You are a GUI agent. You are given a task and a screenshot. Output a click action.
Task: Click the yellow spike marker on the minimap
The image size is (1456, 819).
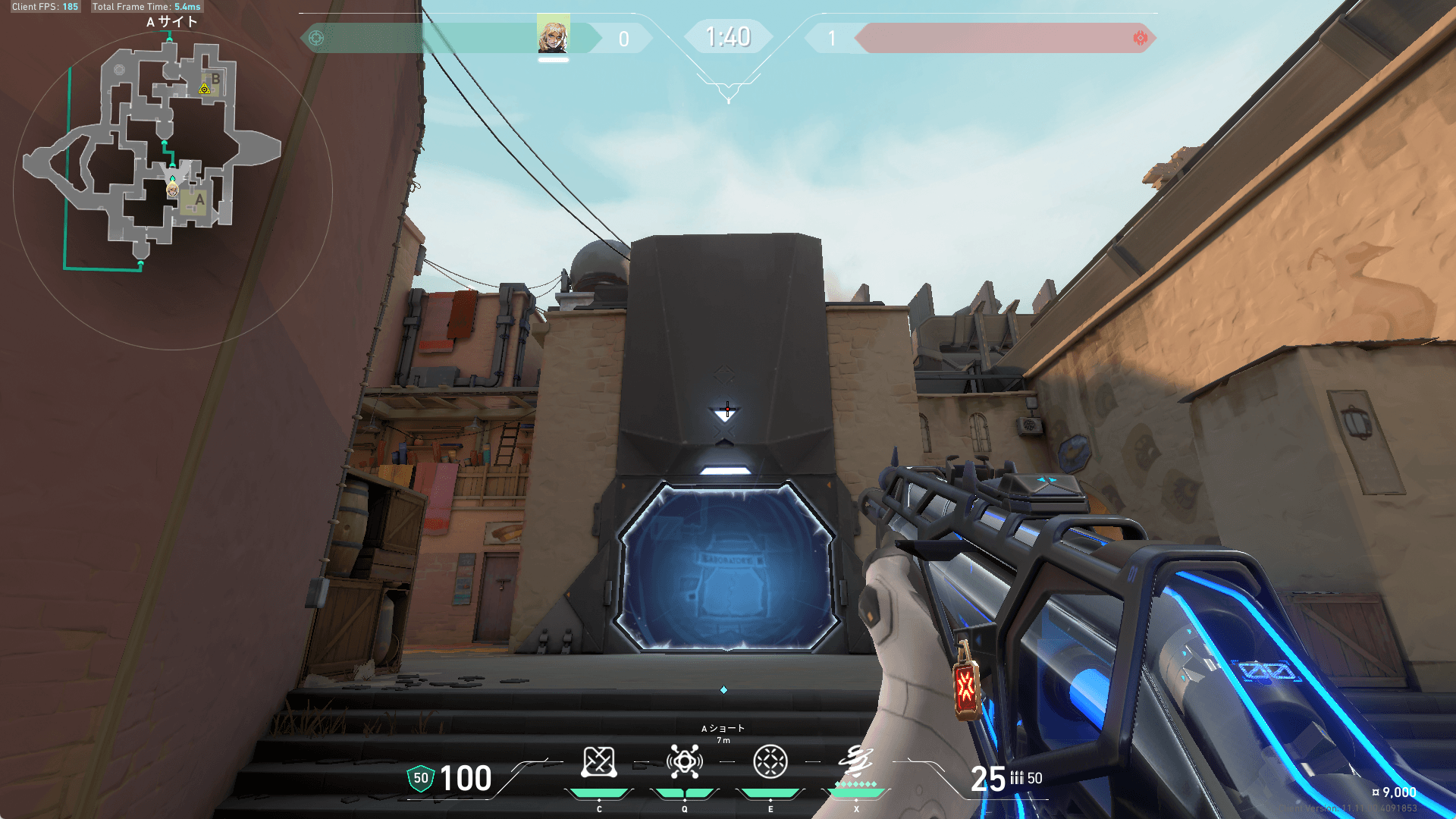tap(204, 89)
